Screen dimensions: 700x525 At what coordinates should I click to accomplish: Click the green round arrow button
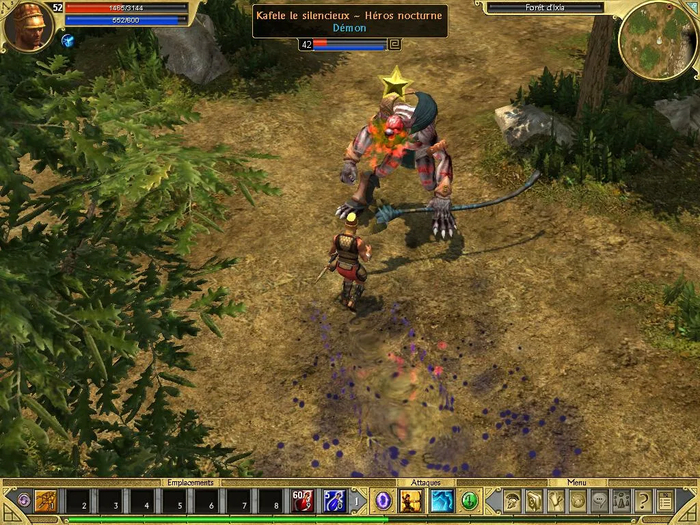[470, 500]
